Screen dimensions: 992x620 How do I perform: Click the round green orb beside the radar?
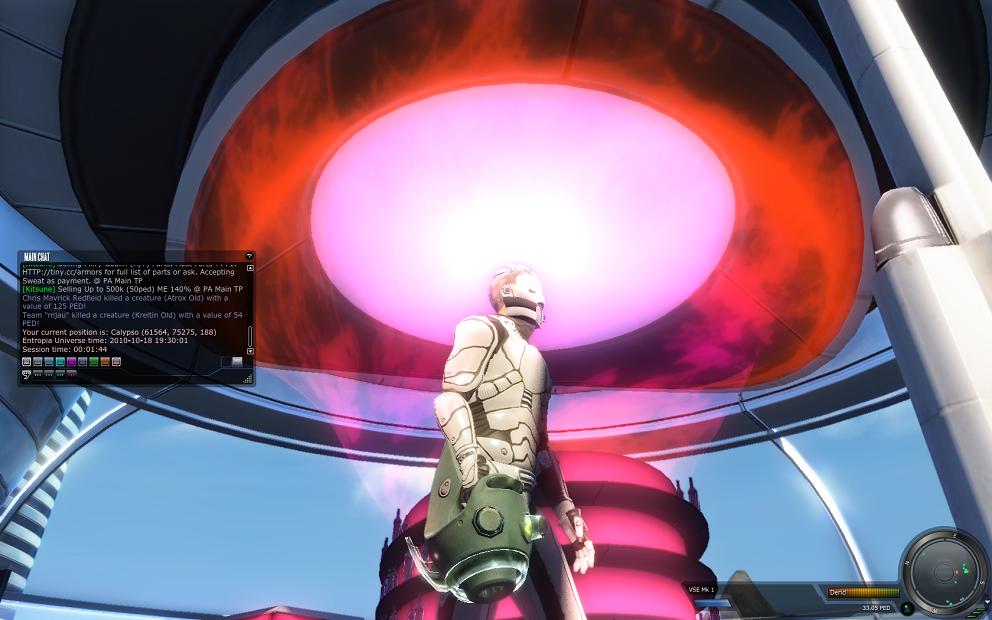[906, 607]
